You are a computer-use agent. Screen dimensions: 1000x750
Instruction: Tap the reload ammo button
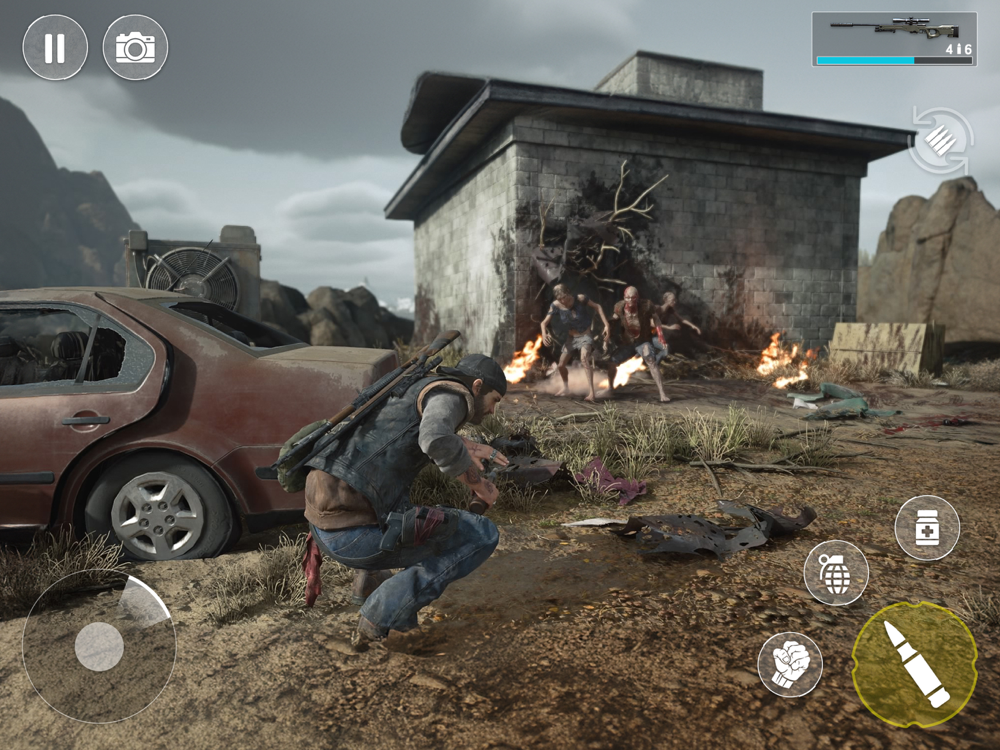point(941,140)
